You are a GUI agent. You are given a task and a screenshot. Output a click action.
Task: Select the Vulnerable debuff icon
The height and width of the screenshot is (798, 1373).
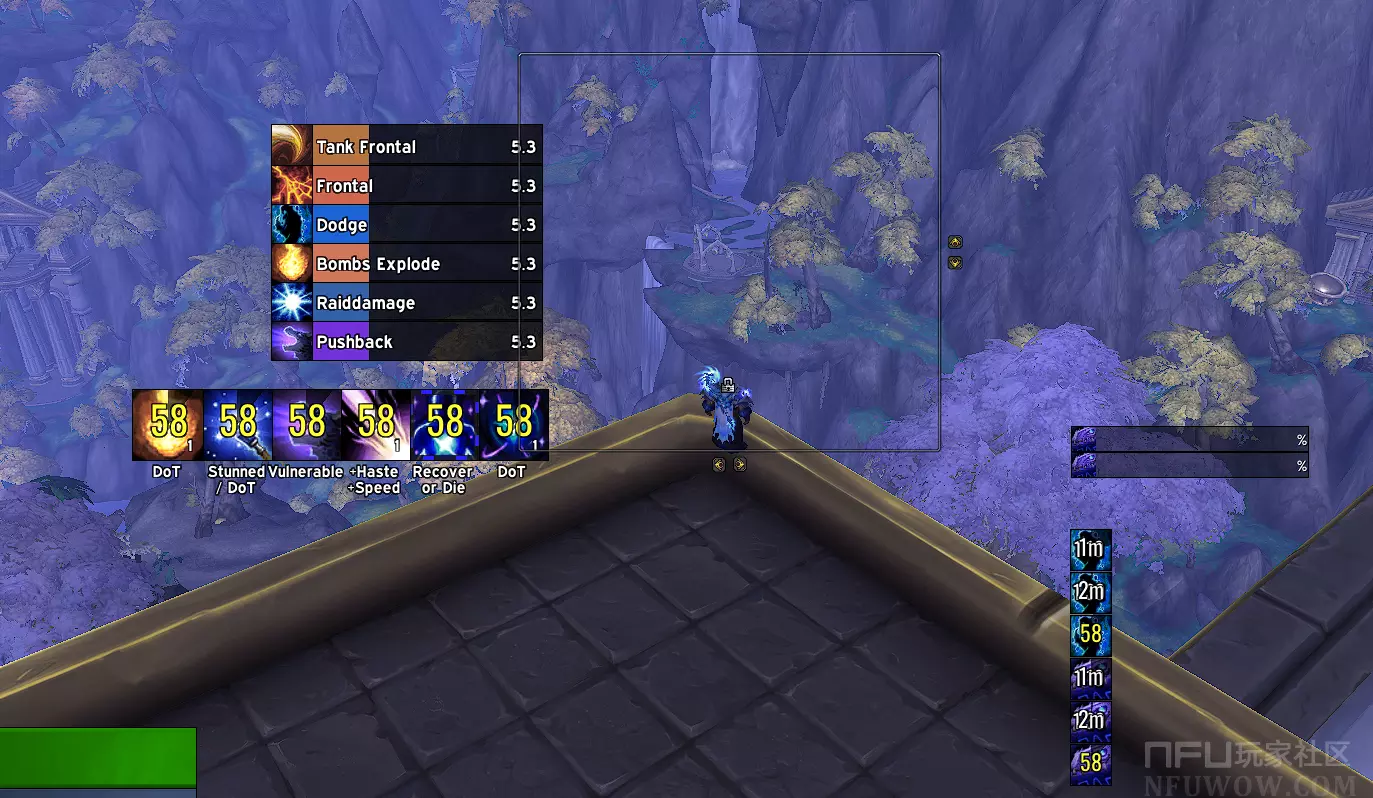(306, 425)
